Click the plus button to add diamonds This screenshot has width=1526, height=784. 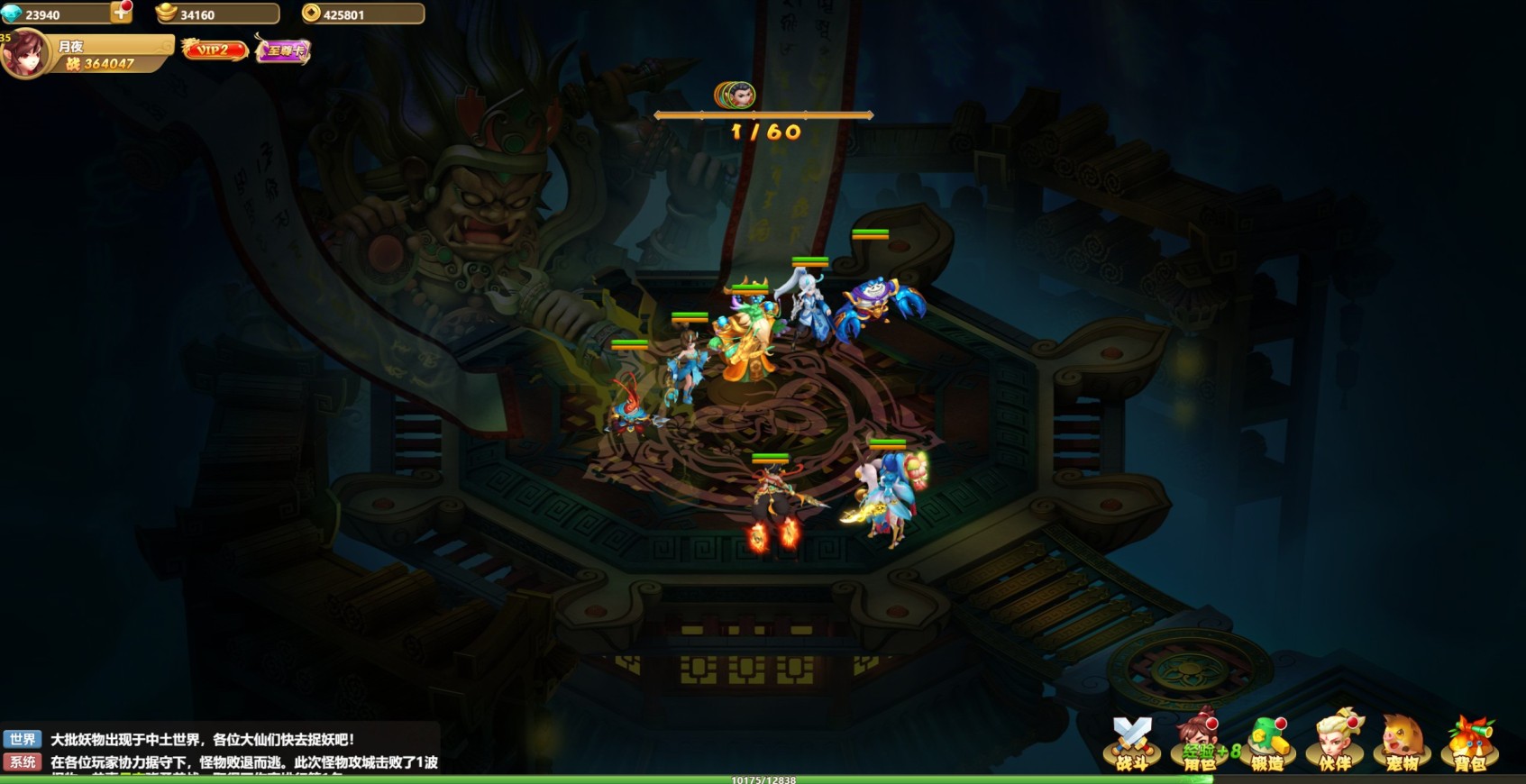[x=121, y=13]
